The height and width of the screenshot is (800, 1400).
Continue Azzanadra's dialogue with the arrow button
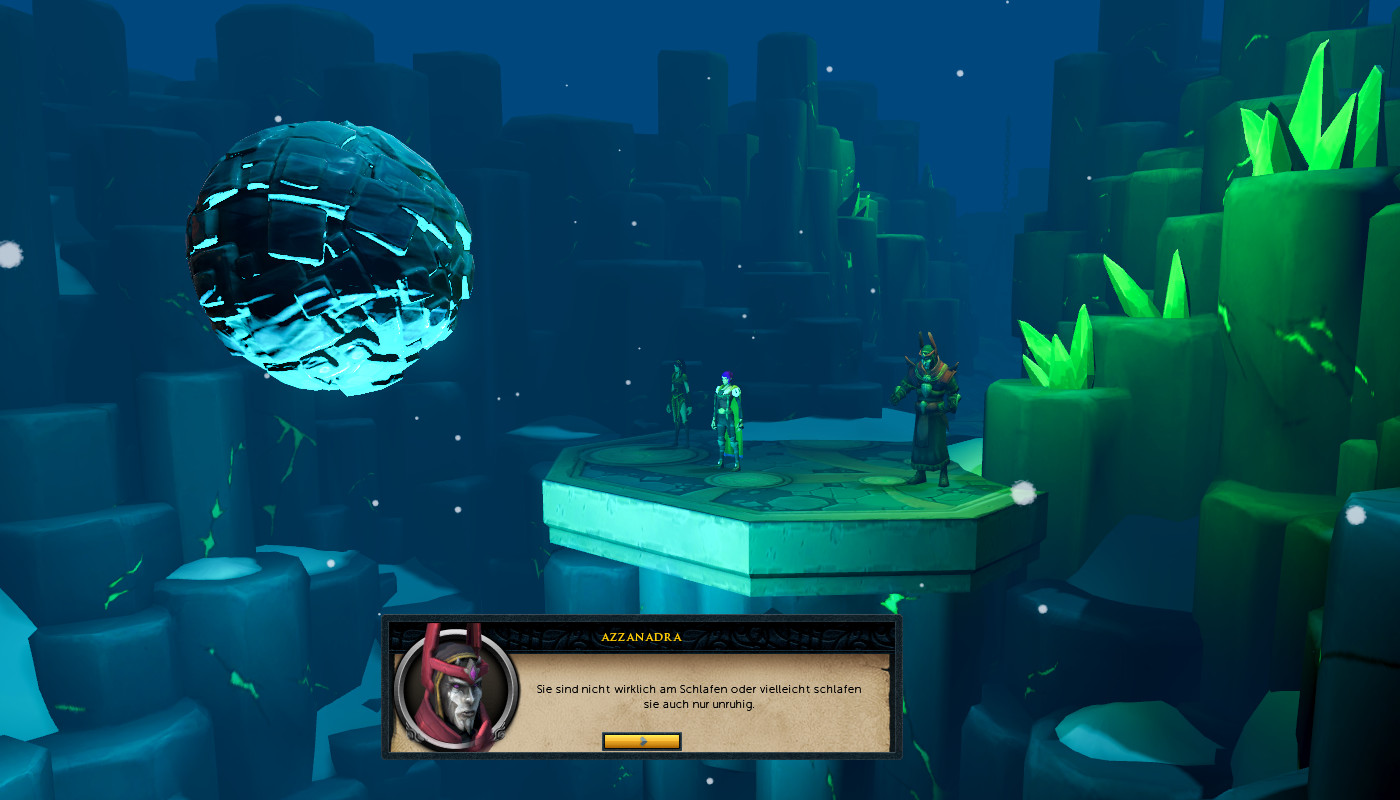[642, 741]
